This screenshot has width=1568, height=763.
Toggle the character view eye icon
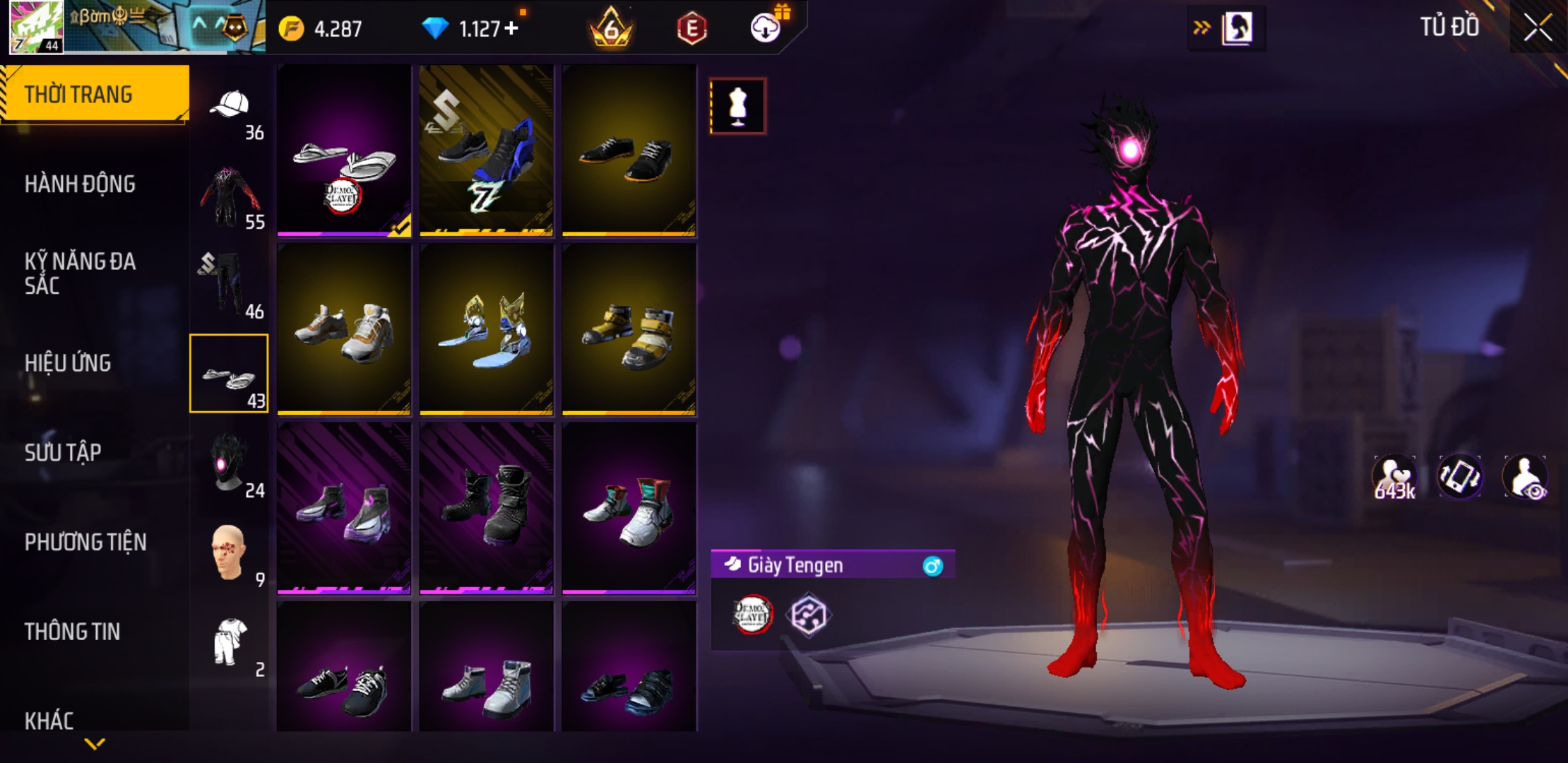(x=1526, y=478)
